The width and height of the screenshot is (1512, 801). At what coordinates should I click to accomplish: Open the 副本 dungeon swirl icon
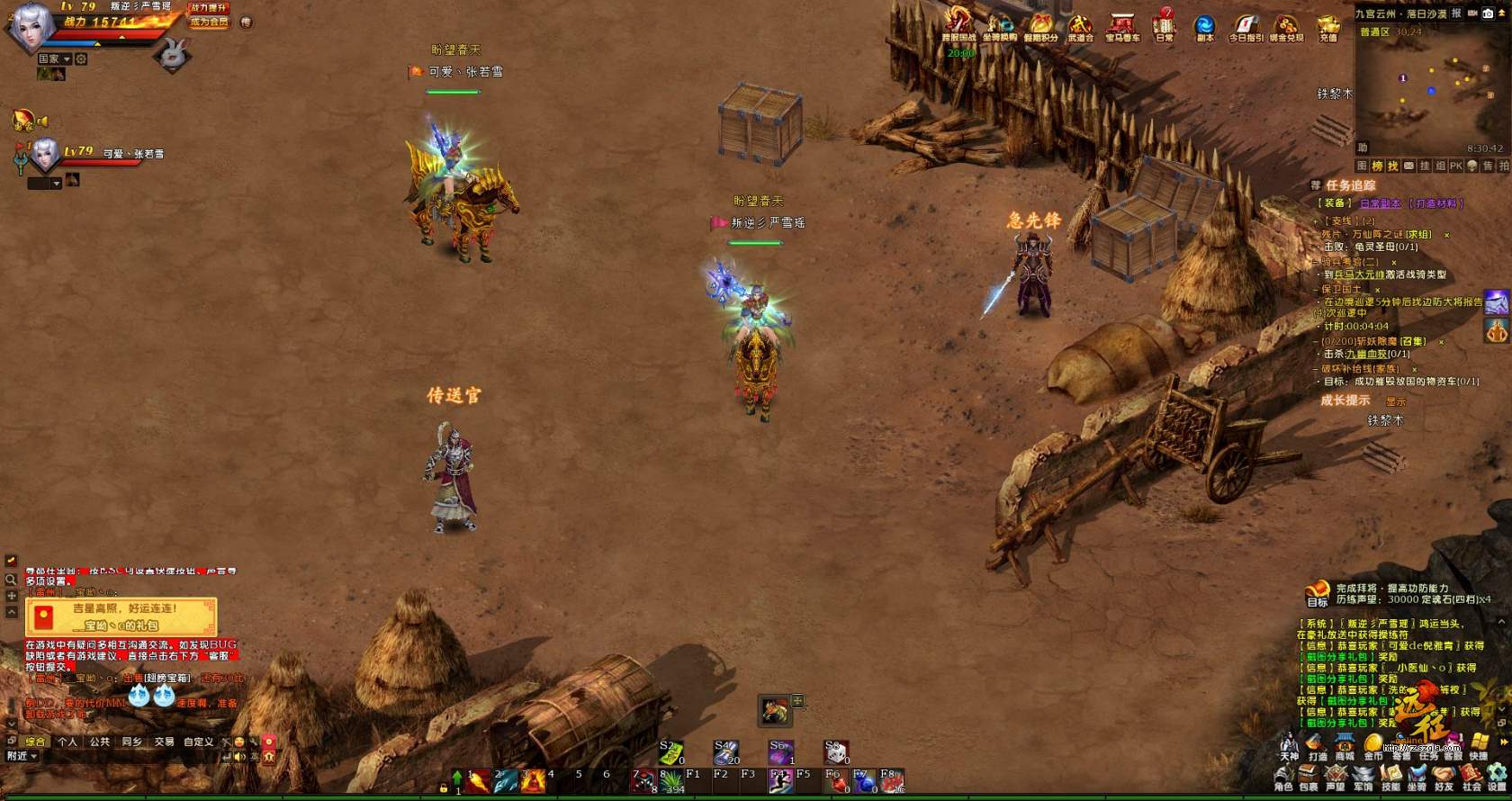tap(1204, 26)
